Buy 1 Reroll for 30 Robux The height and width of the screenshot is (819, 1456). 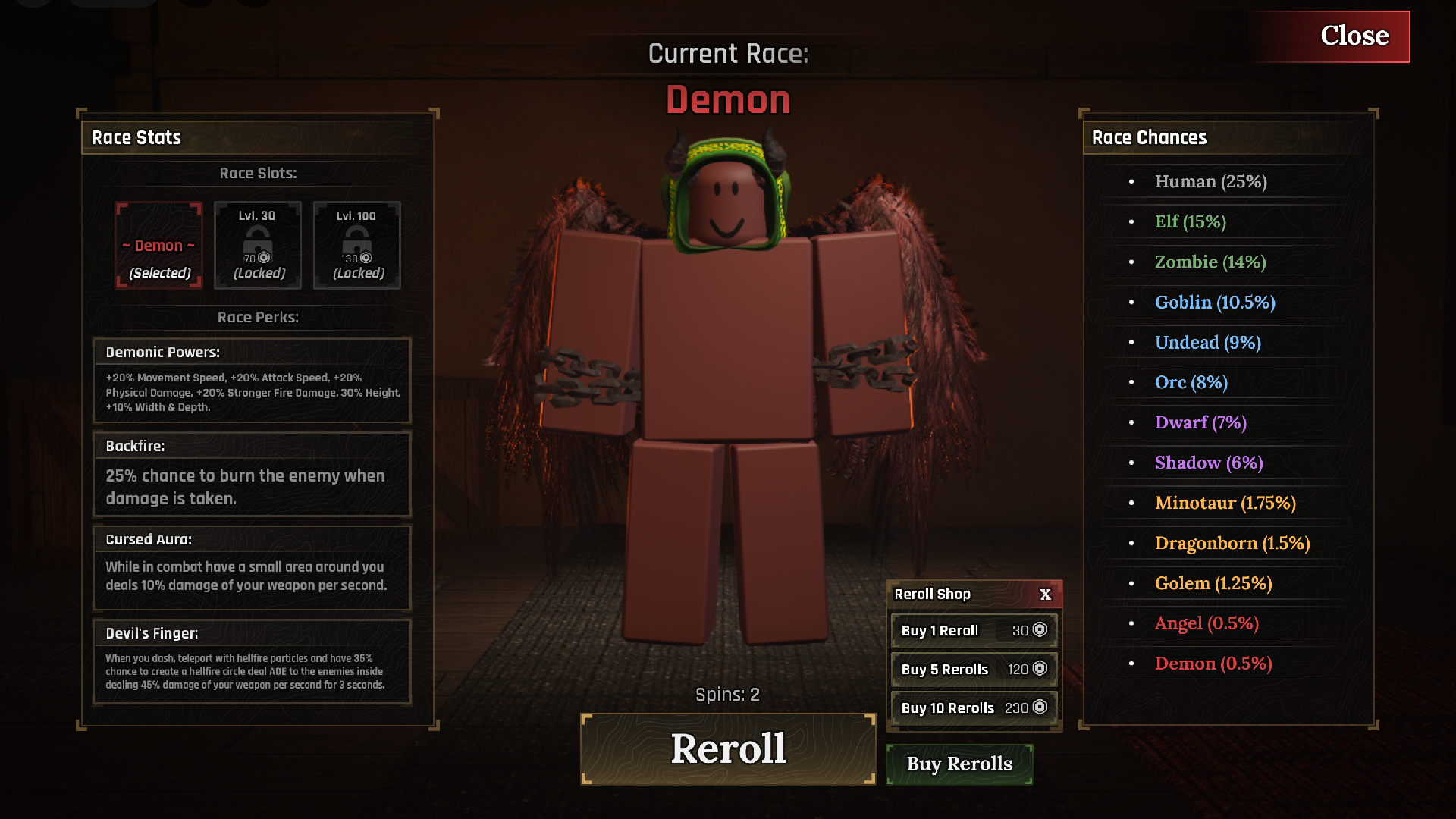[974, 630]
